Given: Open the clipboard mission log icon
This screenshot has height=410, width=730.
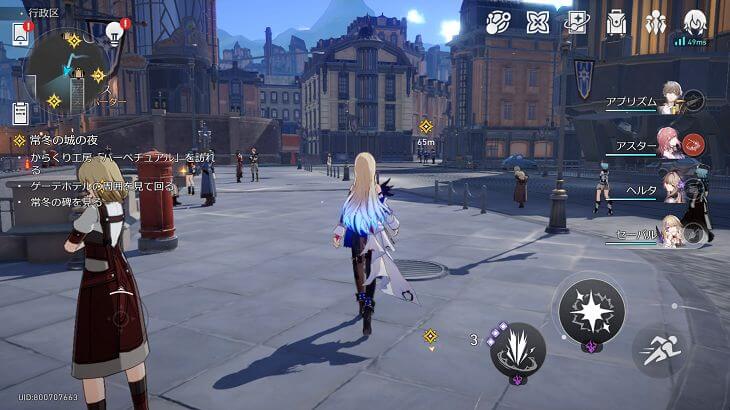Looking at the screenshot, I should [19, 112].
